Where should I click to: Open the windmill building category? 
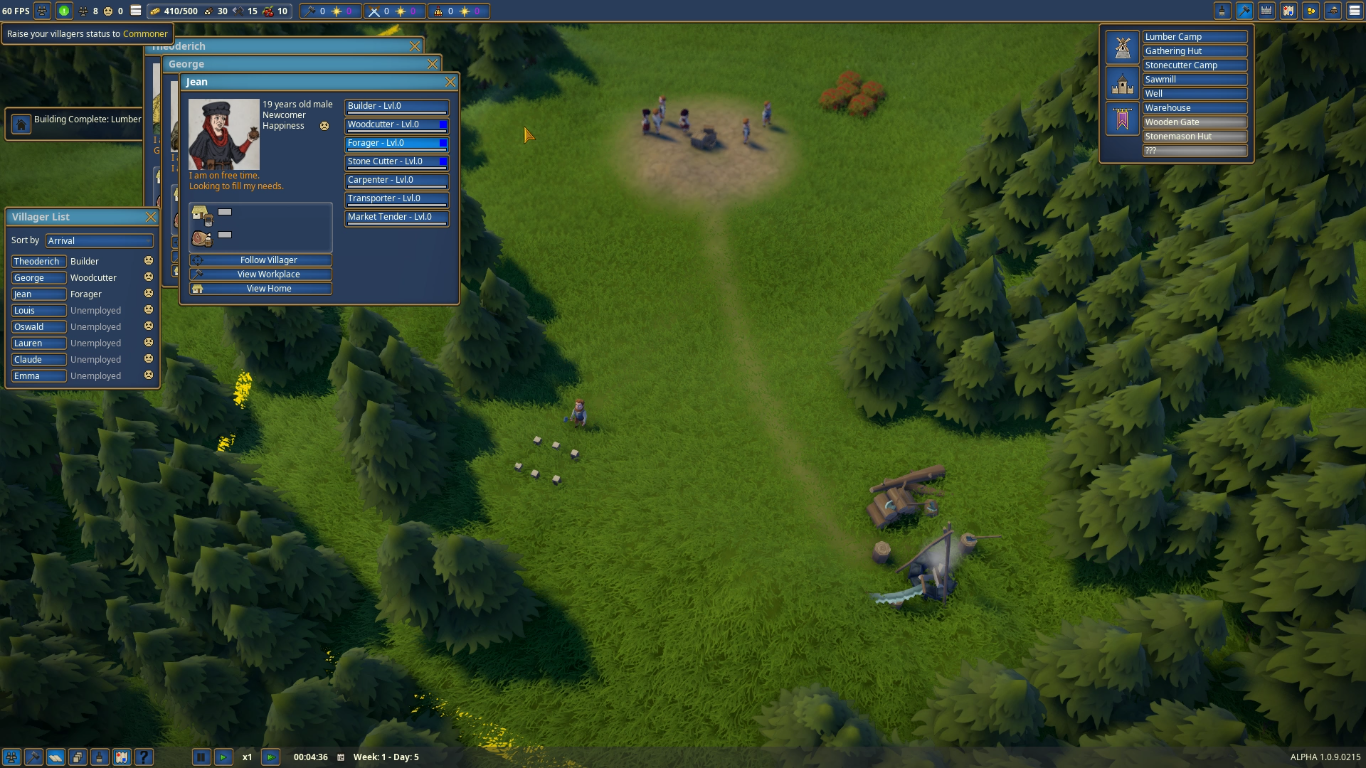point(1122,47)
